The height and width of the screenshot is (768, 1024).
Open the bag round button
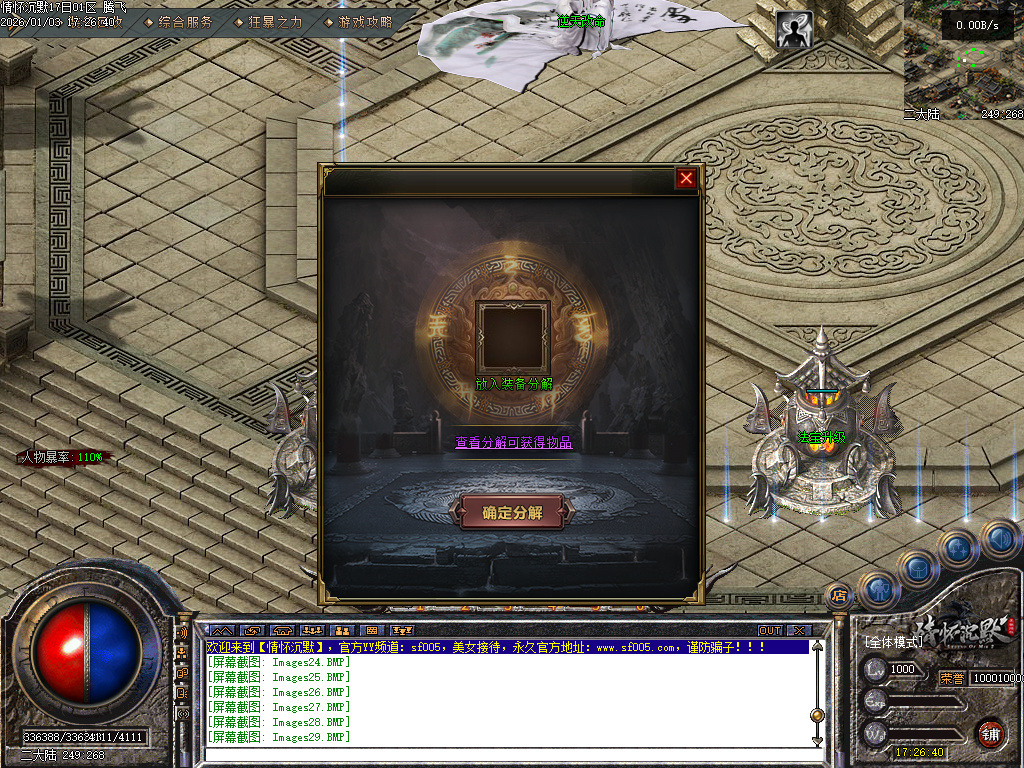point(918,567)
